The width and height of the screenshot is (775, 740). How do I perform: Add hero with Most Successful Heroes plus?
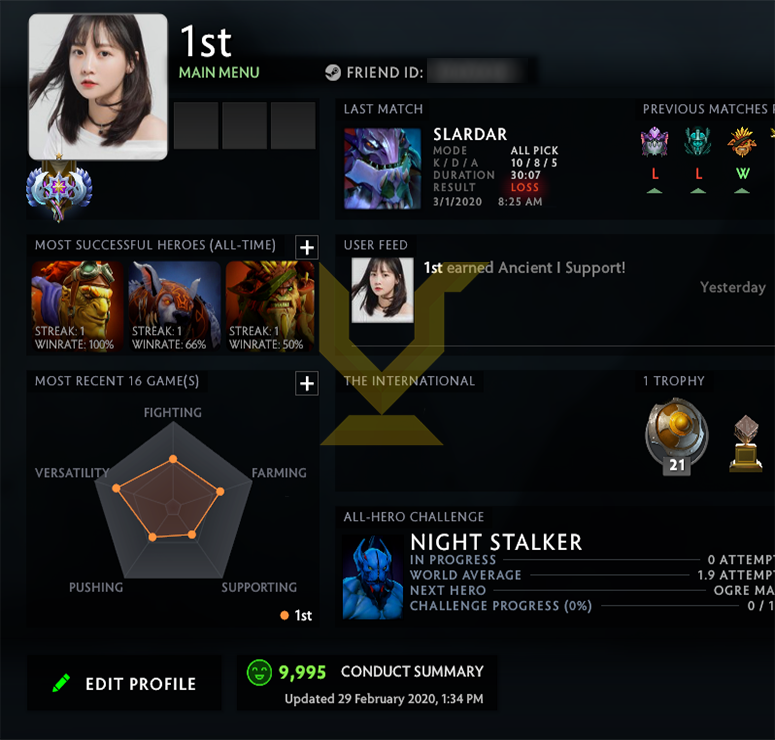[307, 248]
